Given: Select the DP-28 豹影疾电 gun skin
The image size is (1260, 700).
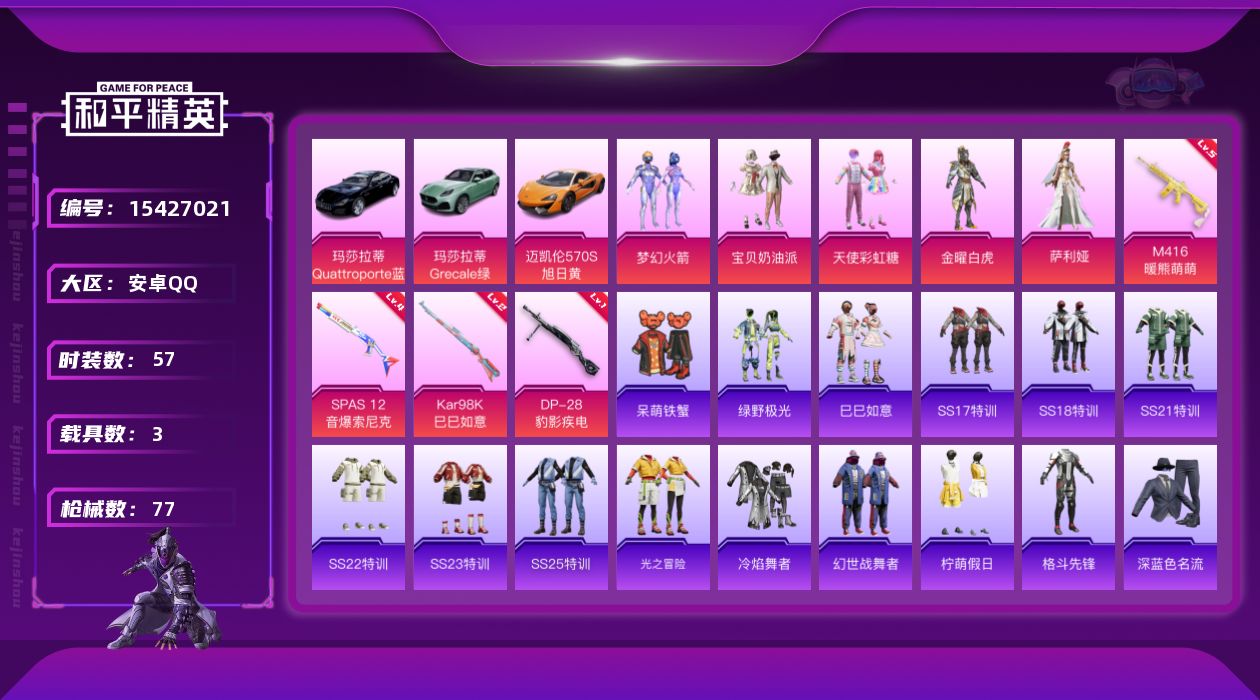Looking at the screenshot, I should click(x=561, y=364).
